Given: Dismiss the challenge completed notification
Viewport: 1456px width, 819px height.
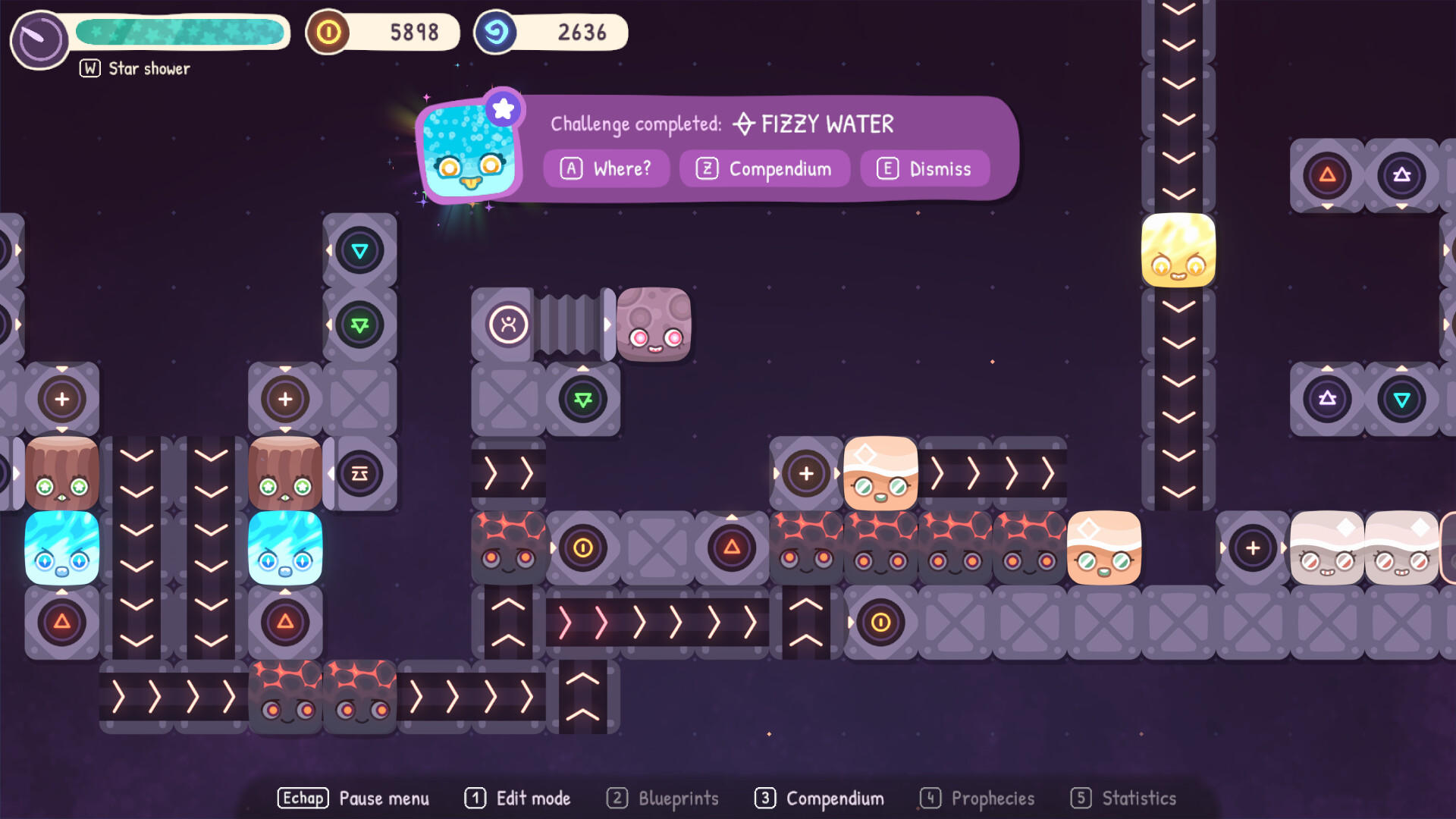Looking at the screenshot, I should point(924,168).
